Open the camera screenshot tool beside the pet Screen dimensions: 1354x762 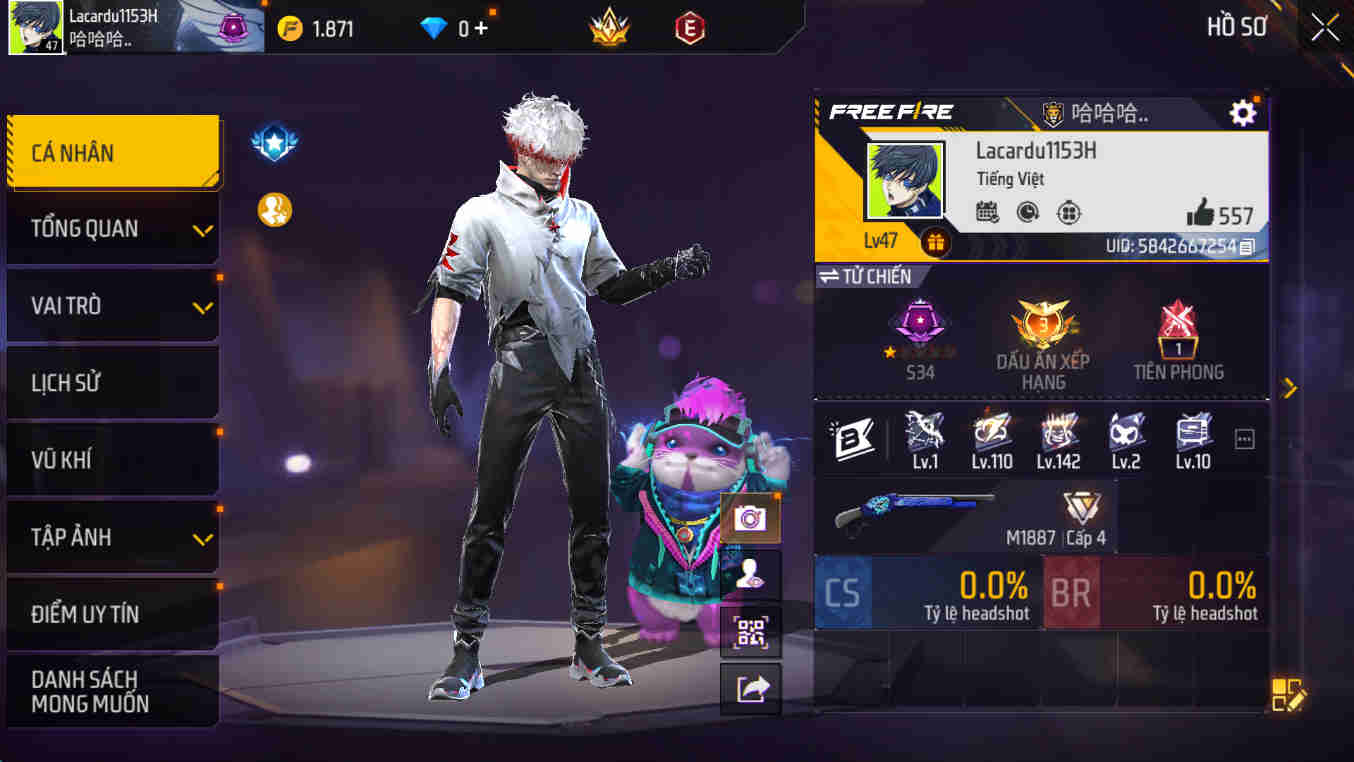point(750,518)
